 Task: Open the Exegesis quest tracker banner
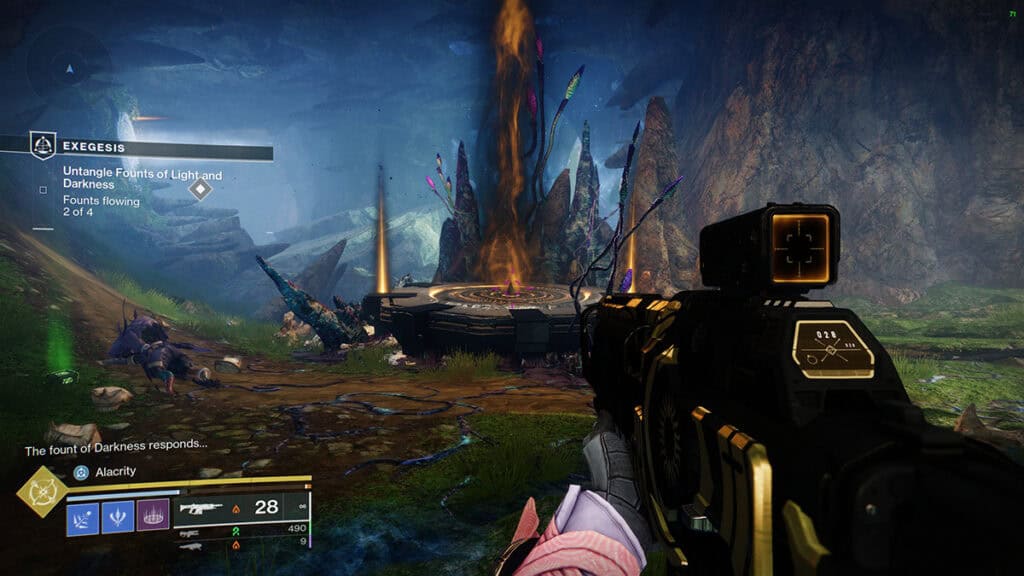(150, 147)
